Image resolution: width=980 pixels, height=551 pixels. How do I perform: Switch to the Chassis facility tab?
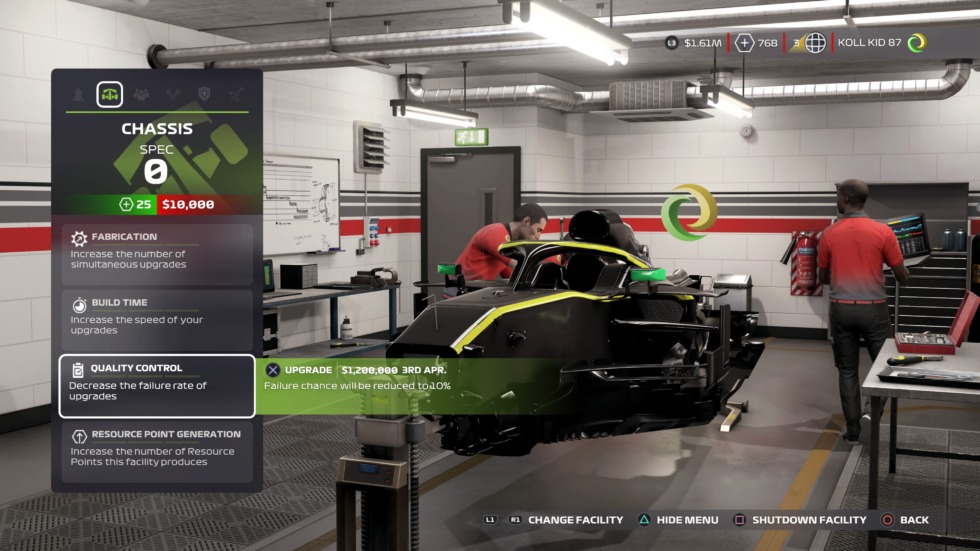109,94
